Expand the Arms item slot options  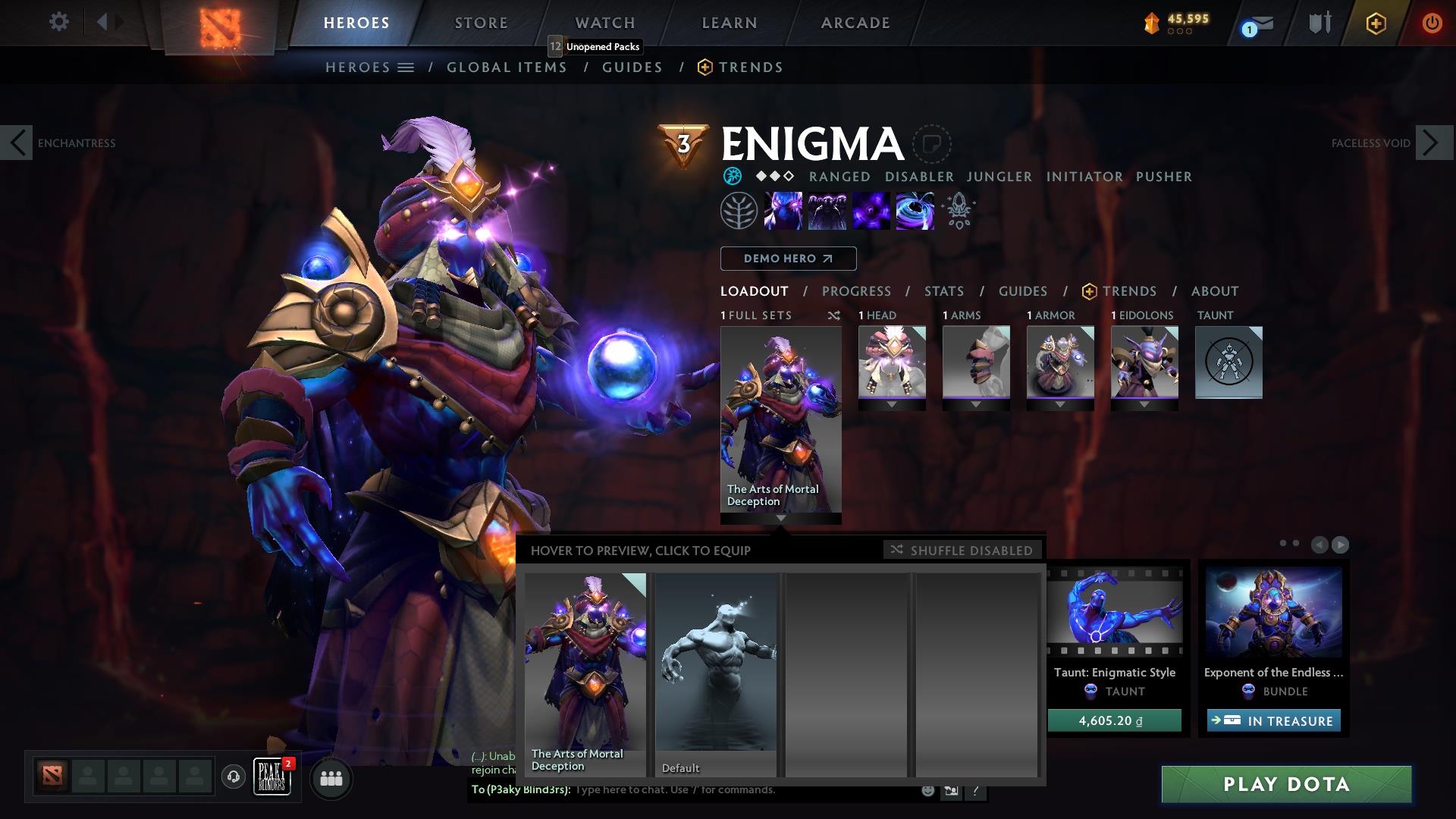pyautogui.click(x=976, y=404)
